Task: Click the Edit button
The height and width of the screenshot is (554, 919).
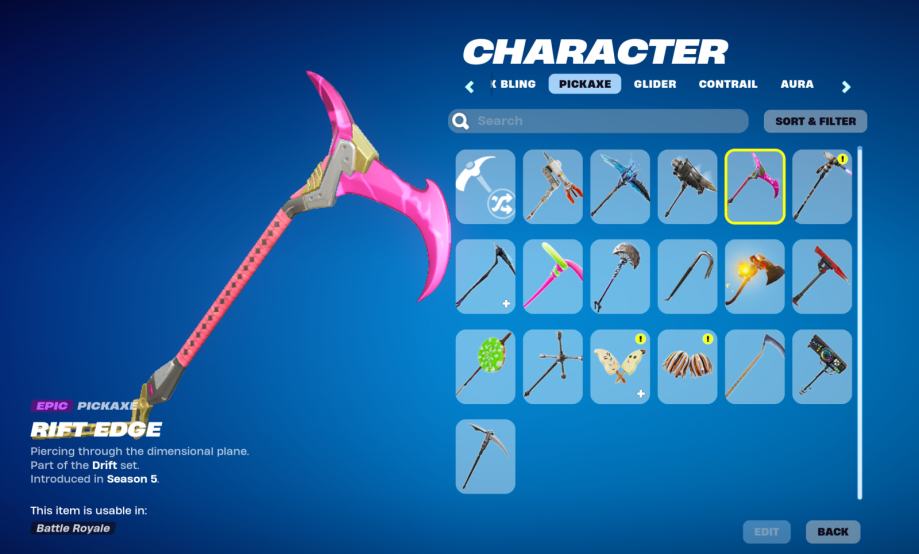Action: coord(766,532)
